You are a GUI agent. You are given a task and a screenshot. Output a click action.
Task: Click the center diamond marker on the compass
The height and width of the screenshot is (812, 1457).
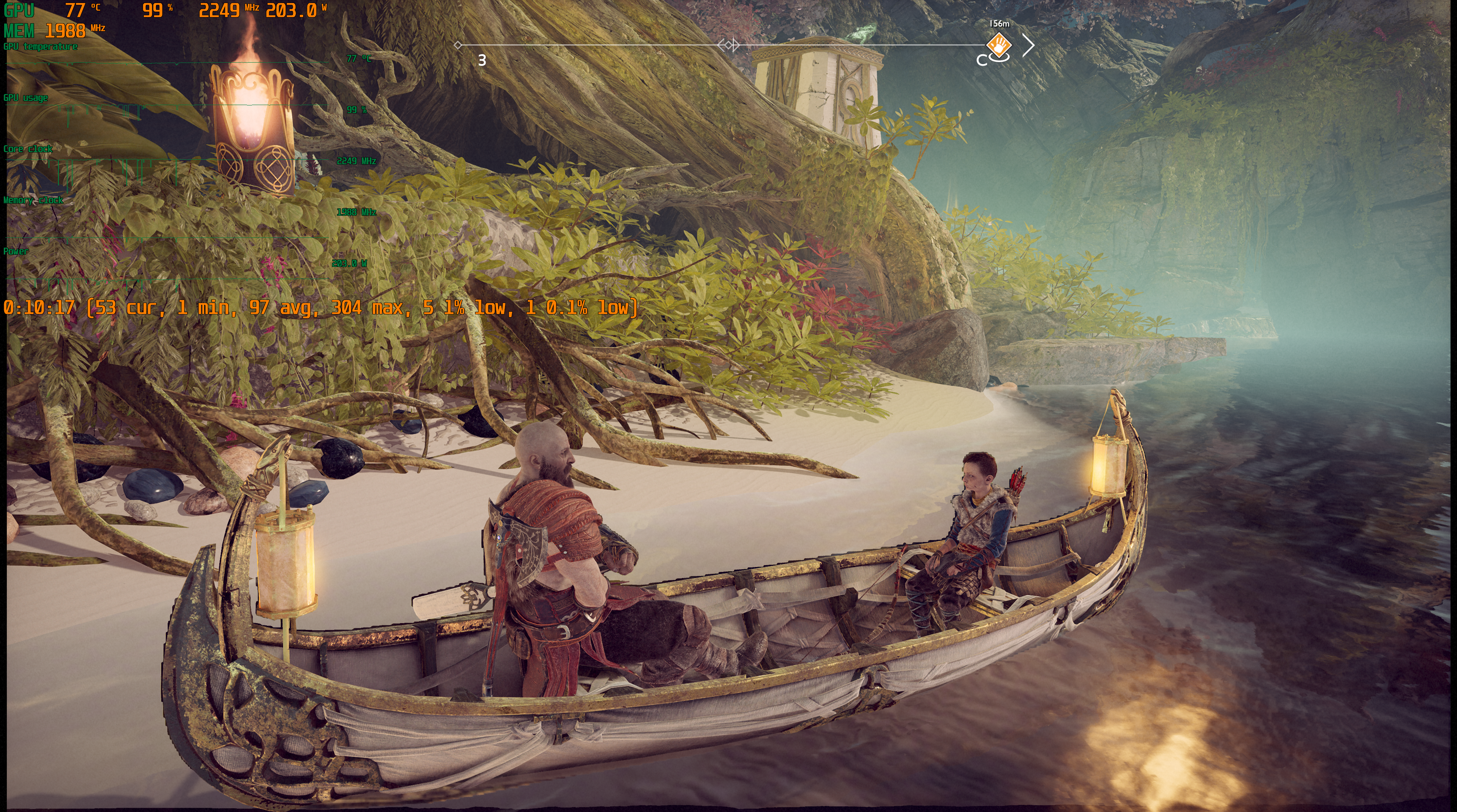728,45
